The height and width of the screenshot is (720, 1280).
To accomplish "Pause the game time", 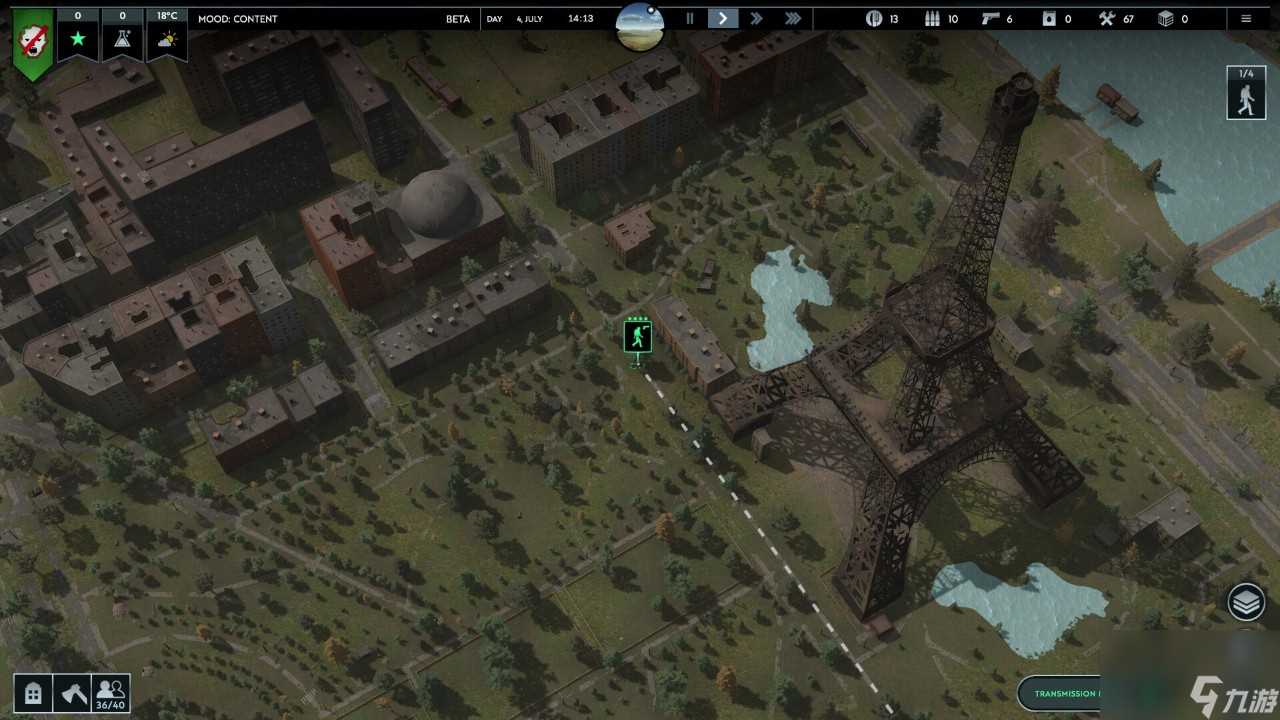I will tap(689, 18).
